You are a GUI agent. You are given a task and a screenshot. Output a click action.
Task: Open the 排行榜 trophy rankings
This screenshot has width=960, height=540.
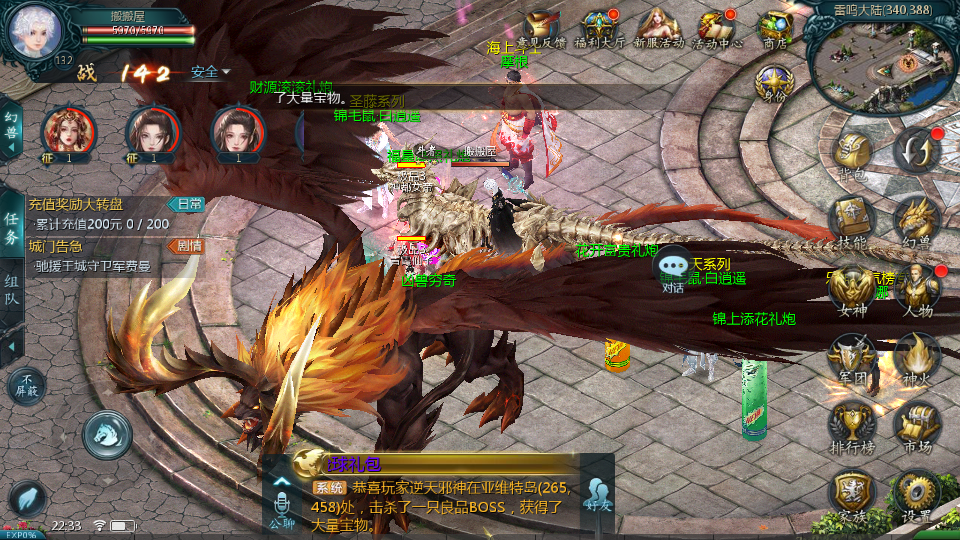[852, 425]
